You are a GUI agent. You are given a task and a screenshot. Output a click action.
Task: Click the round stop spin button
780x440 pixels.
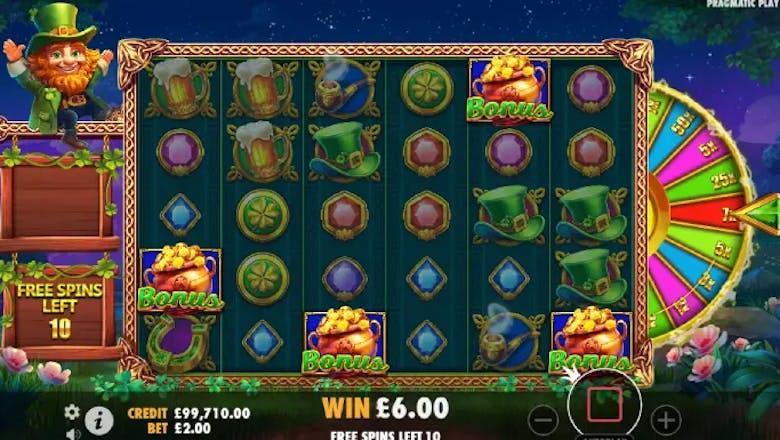pyautogui.click(x=604, y=406)
